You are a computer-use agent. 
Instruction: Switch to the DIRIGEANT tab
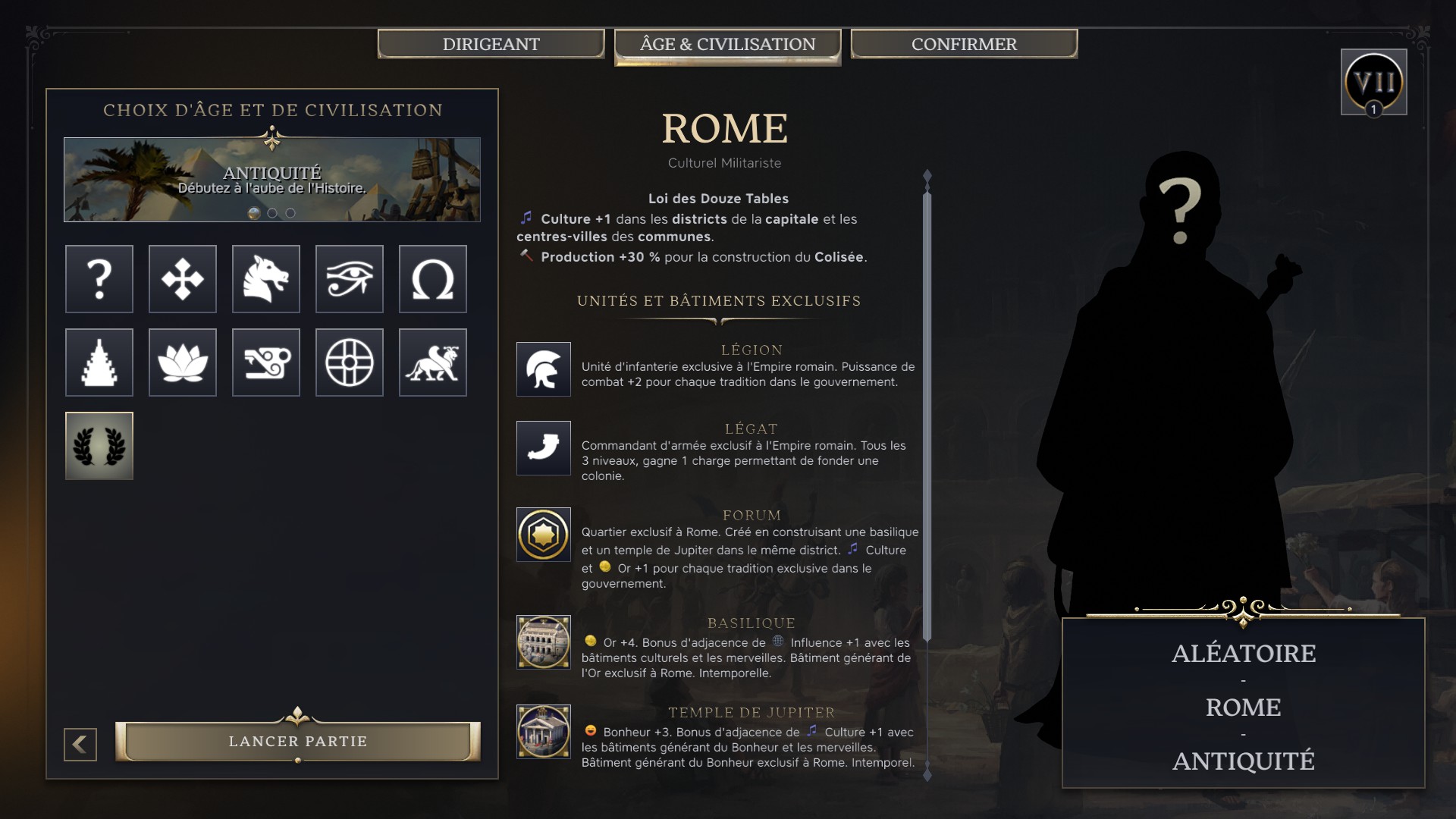pyautogui.click(x=491, y=43)
